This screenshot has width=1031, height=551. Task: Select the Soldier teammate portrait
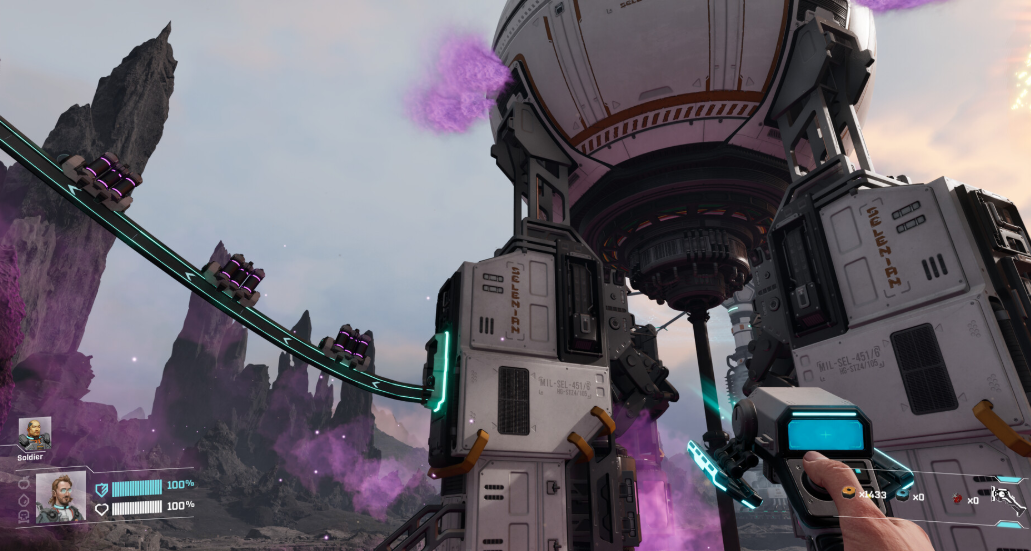(34, 434)
